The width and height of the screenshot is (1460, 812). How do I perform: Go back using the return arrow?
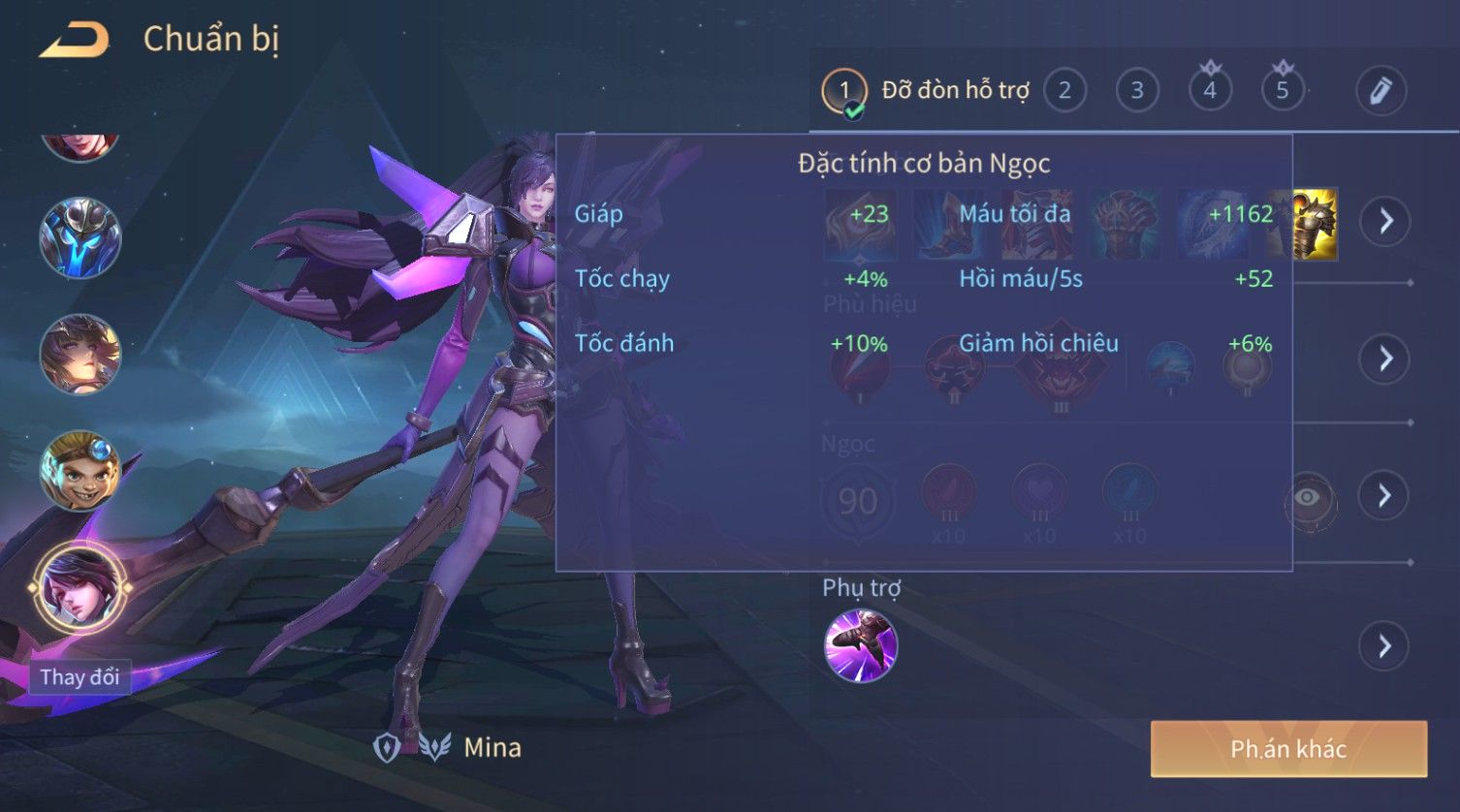coord(75,40)
